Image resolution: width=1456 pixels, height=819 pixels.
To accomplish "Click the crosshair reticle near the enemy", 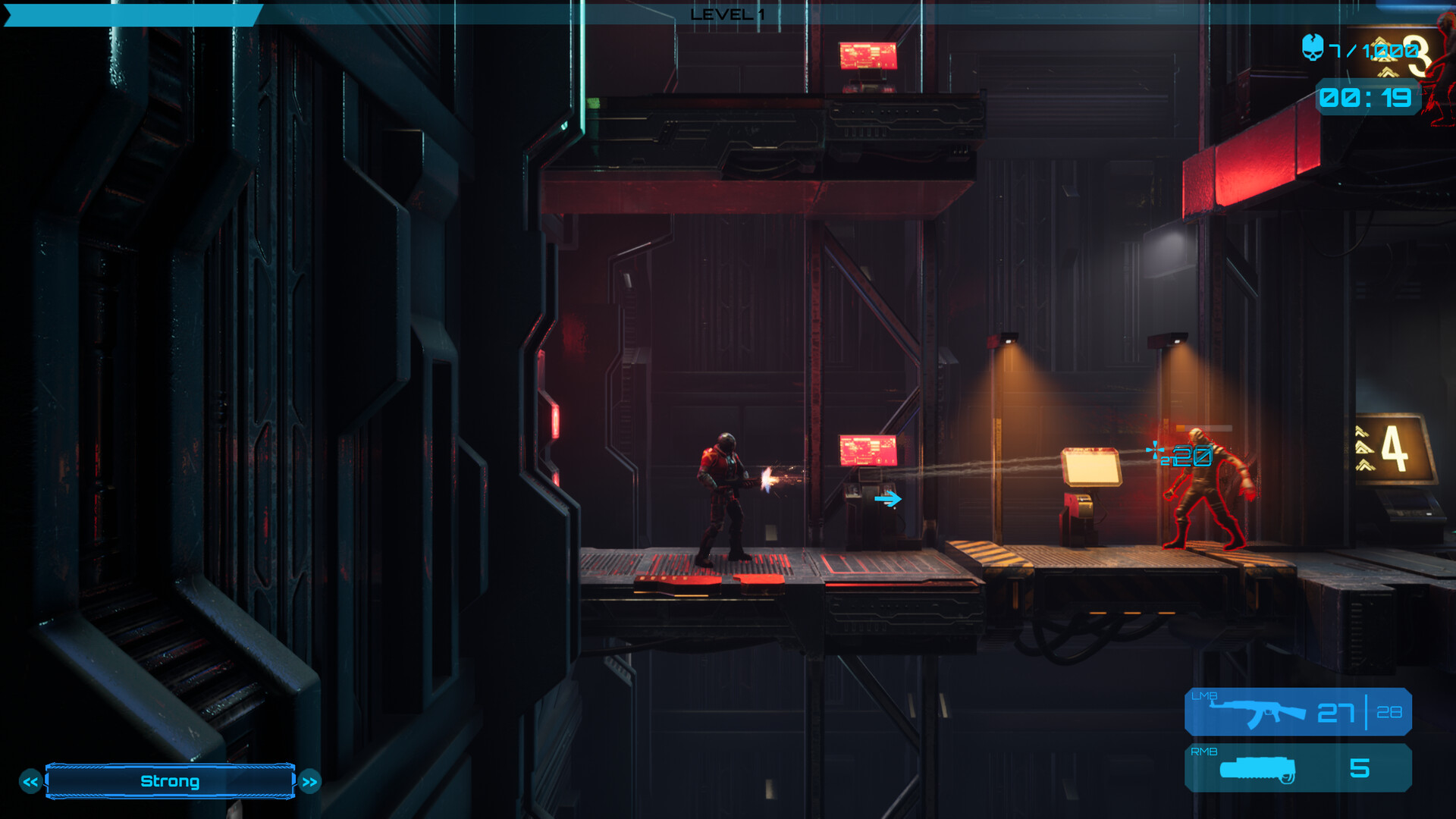I will click(x=1156, y=449).
